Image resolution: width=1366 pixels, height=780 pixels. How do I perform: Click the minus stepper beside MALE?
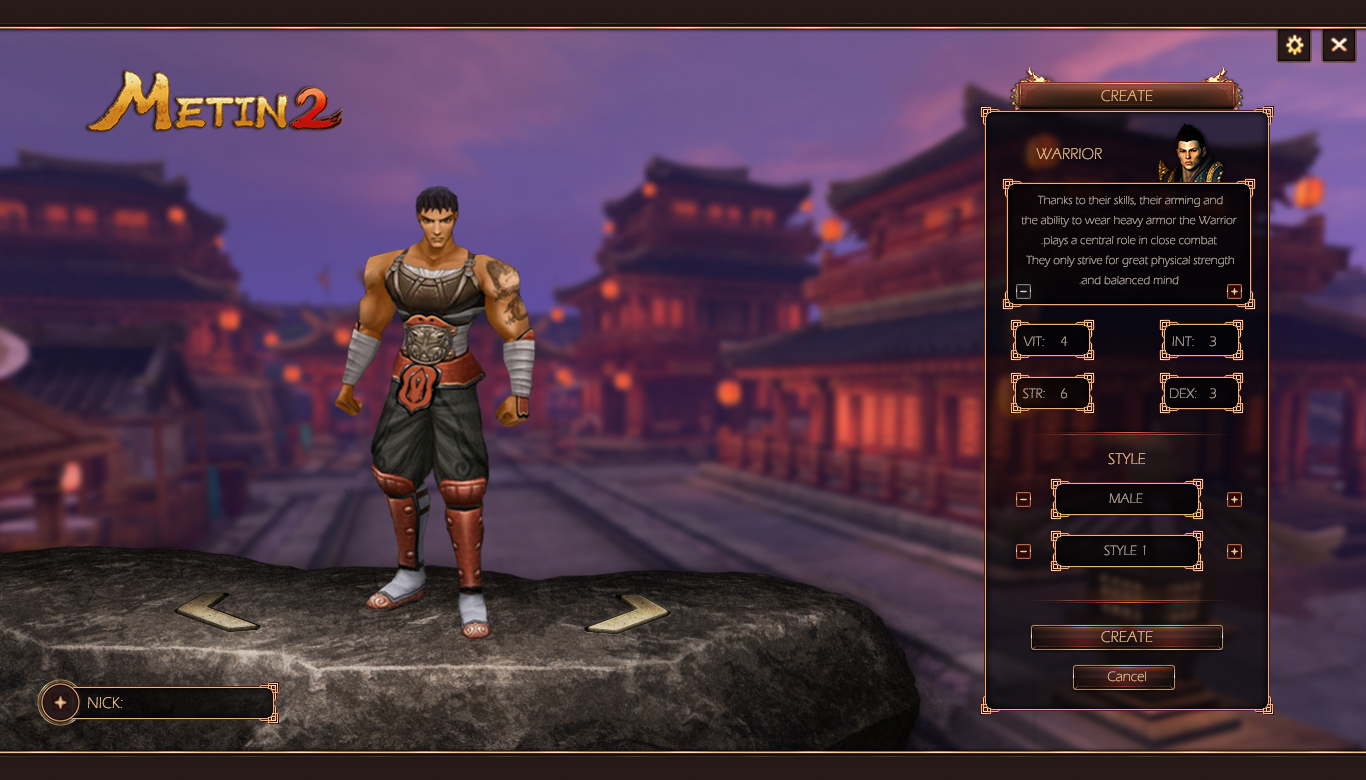[1023, 499]
